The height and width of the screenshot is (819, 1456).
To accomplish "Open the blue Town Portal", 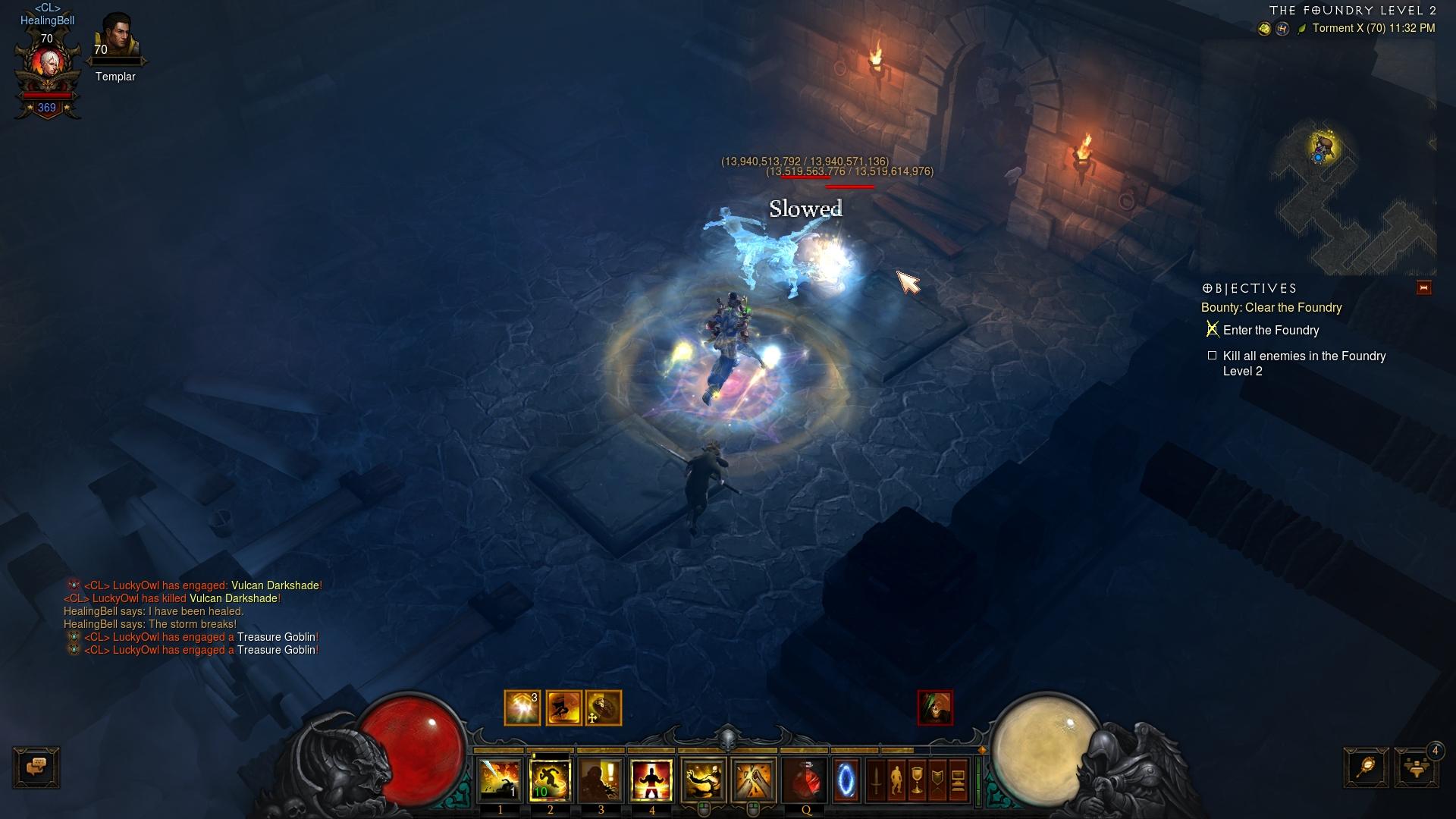I will pos(846,780).
